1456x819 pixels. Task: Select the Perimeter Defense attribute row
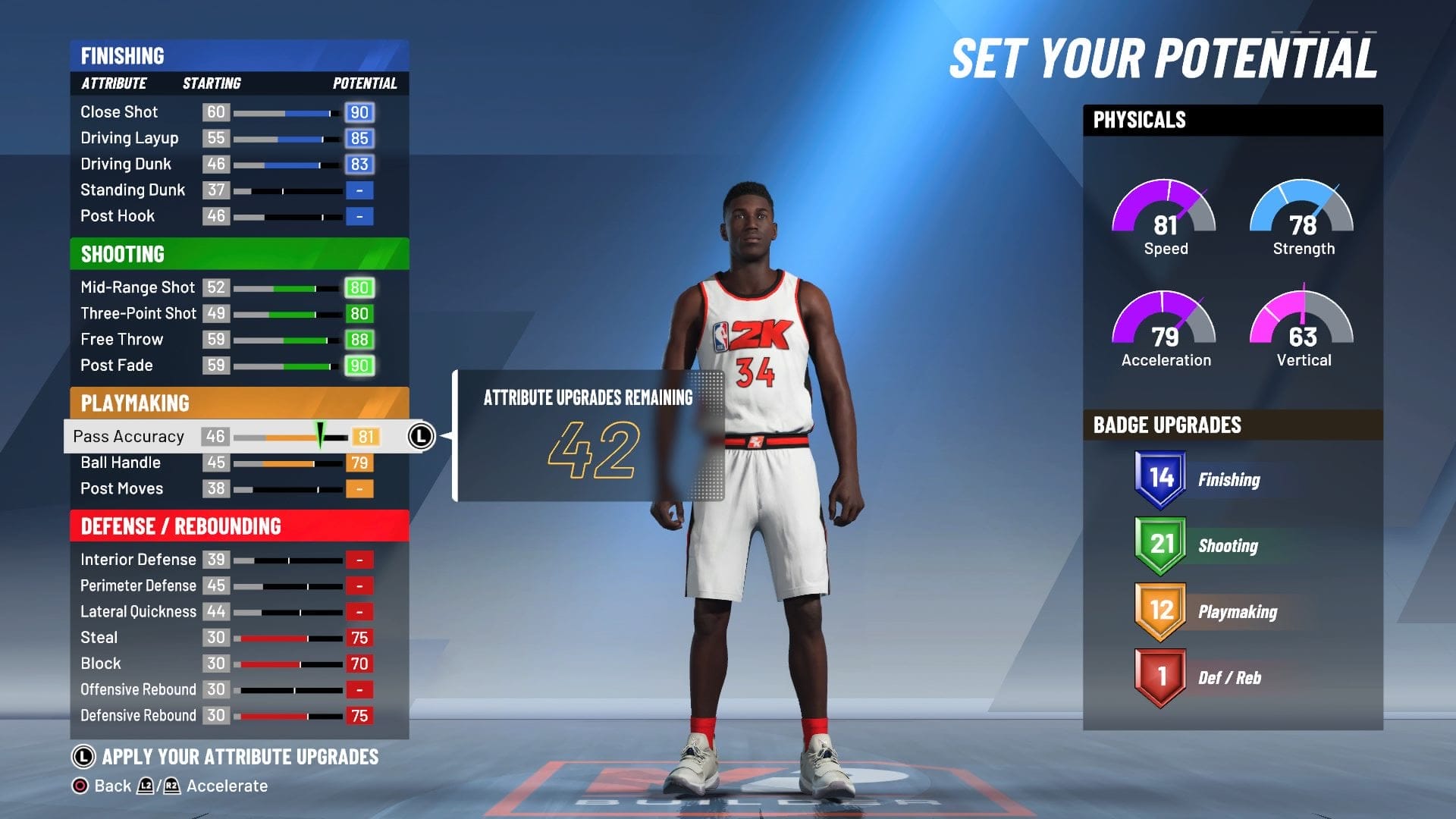227,585
